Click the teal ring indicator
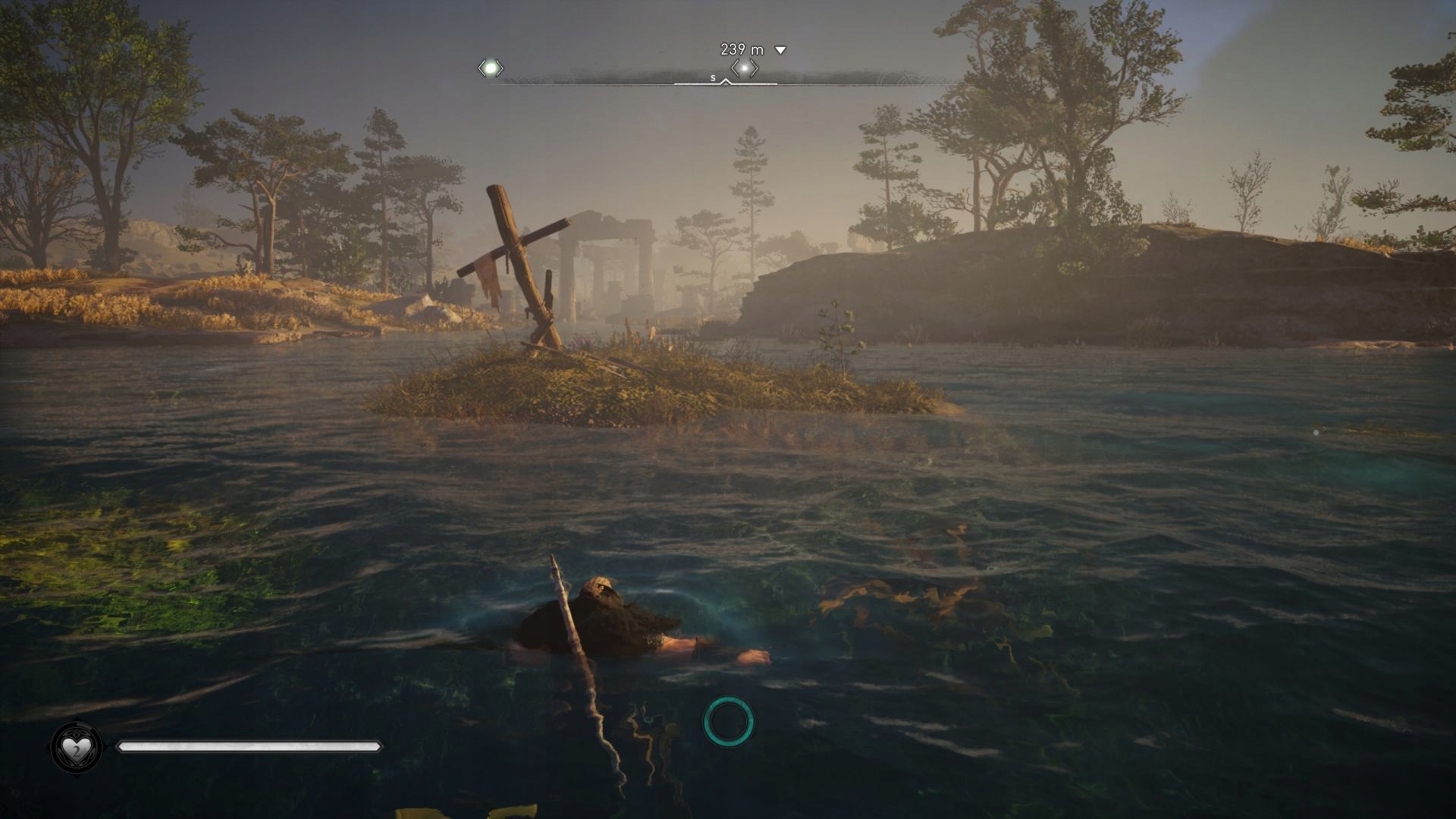This screenshot has height=819, width=1456. point(728,721)
